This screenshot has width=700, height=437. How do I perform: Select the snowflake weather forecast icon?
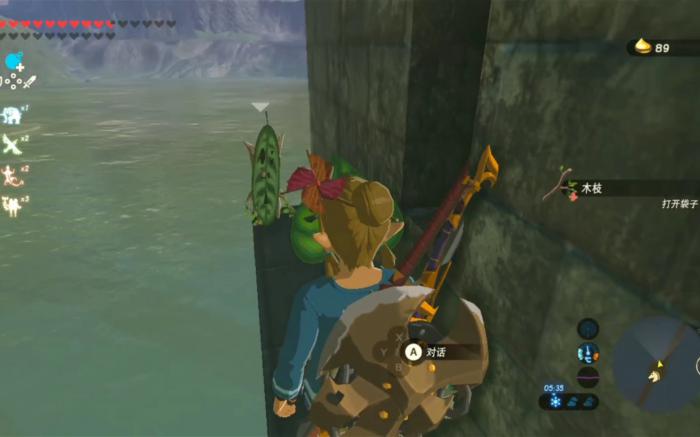click(x=555, y=401)
